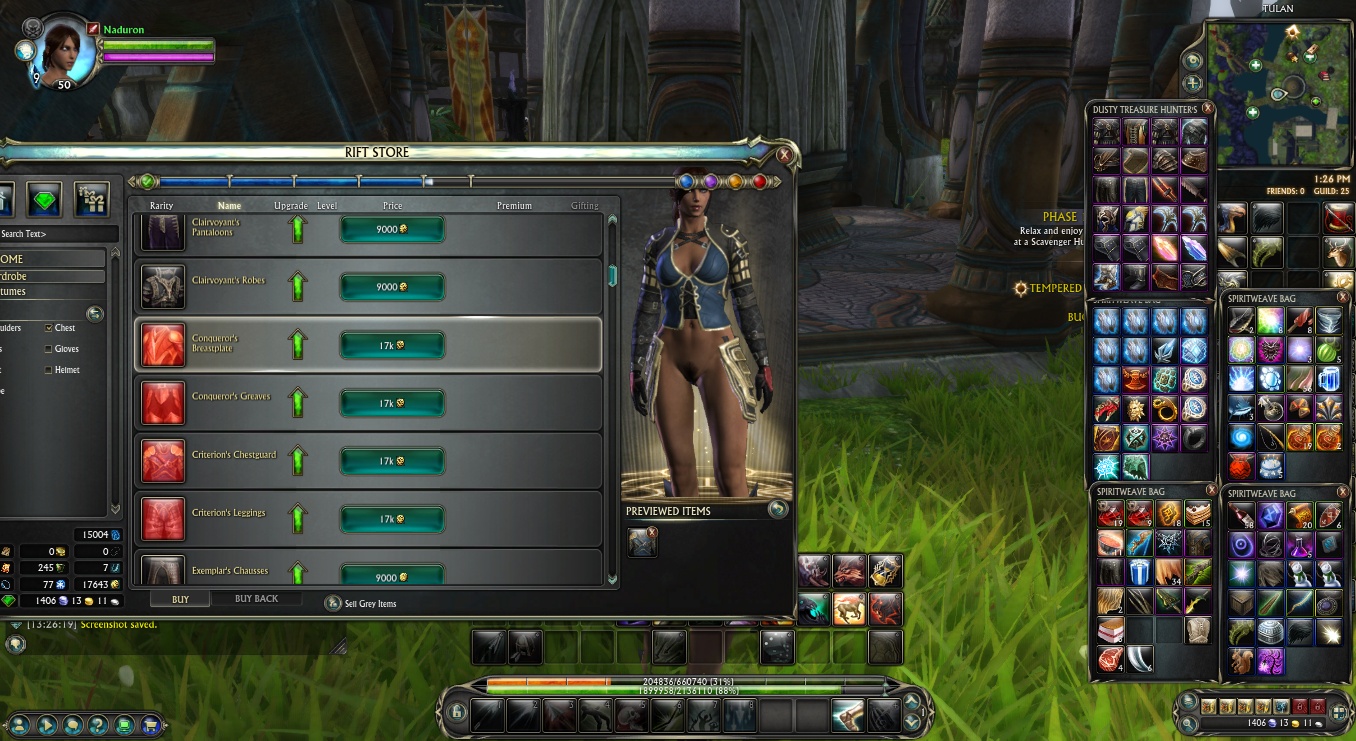Sort the list by Name header
This screenshot has height=741, width=1356.
(229, 206)
